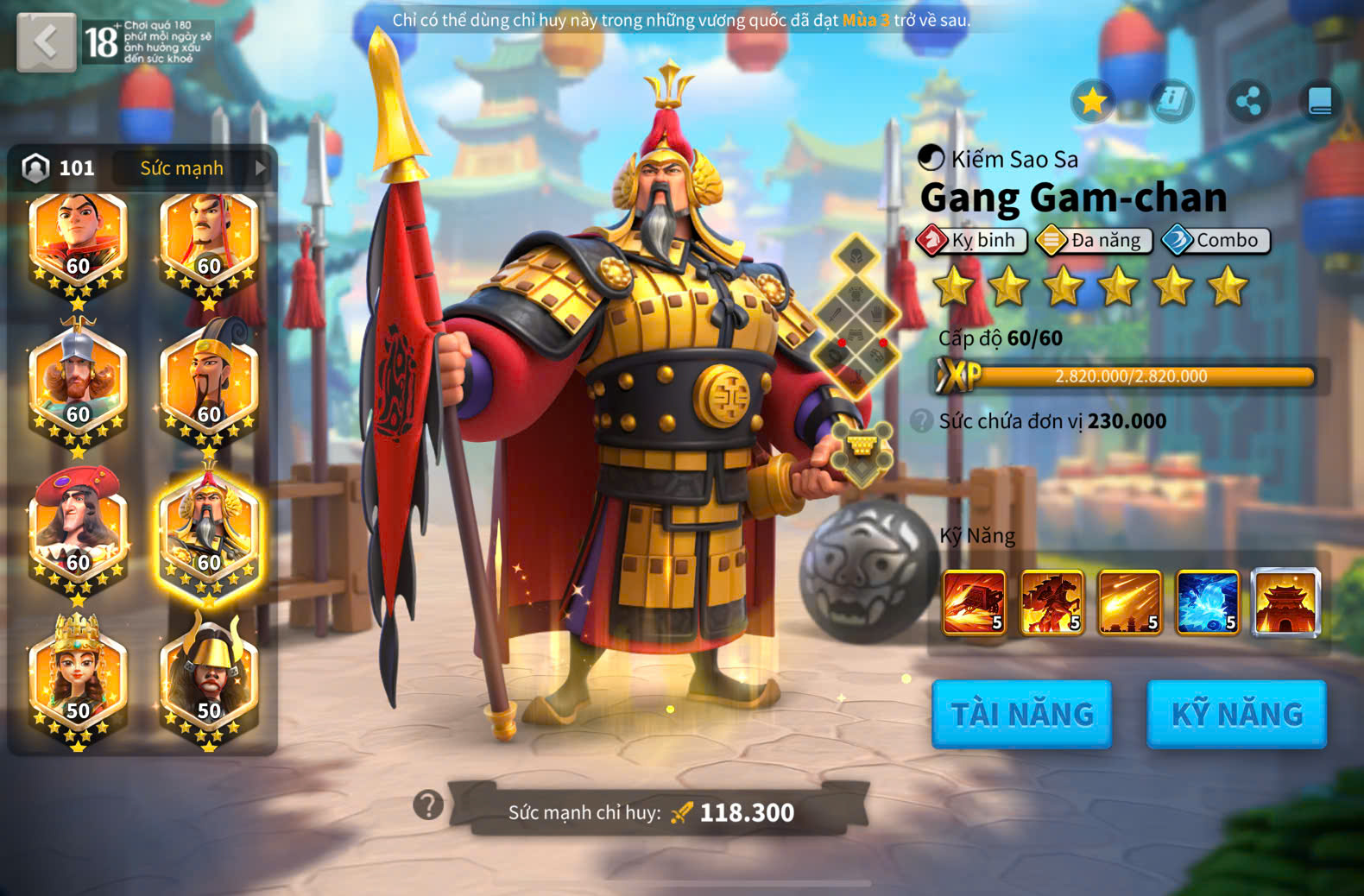This screenshot has width=1364, height=896.
Task: Open the KỸ NĂNG skills button
Action: click(1236, 714)
